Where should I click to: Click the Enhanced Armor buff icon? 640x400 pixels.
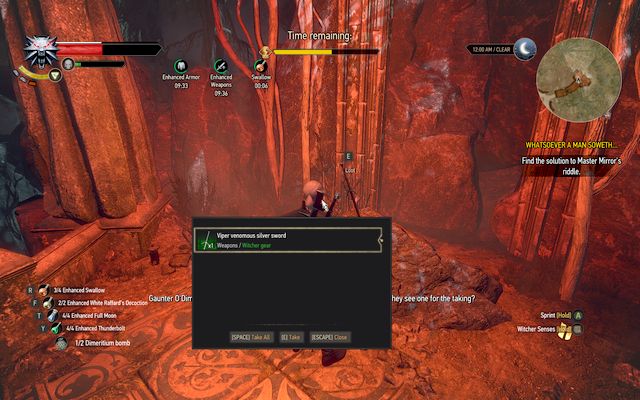coord(181,66)
